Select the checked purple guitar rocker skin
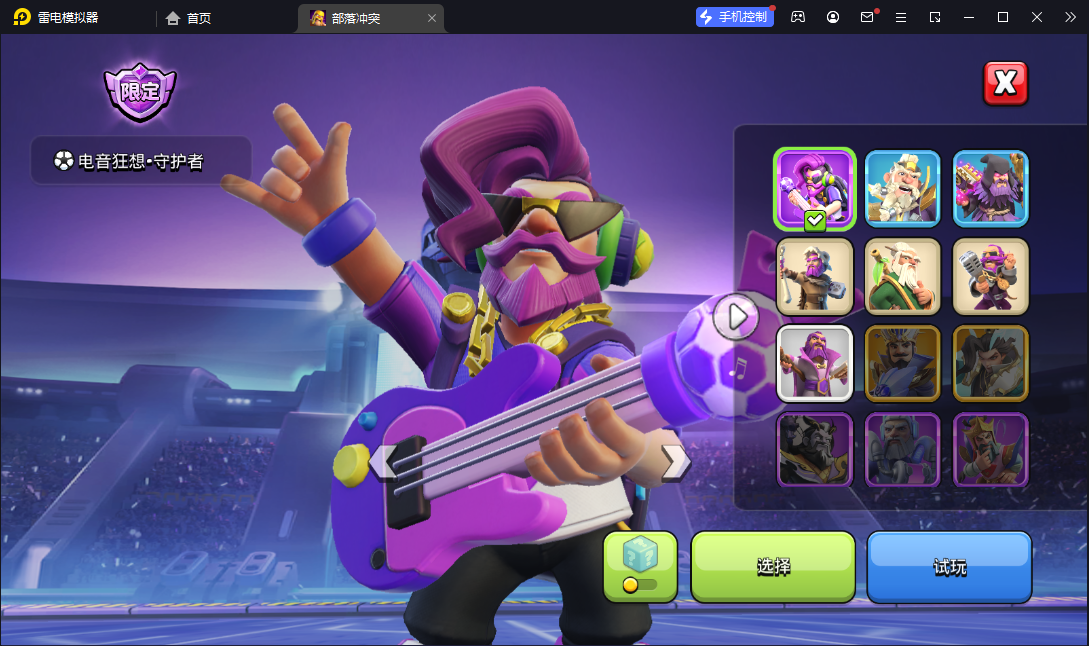 click(814, 188)
